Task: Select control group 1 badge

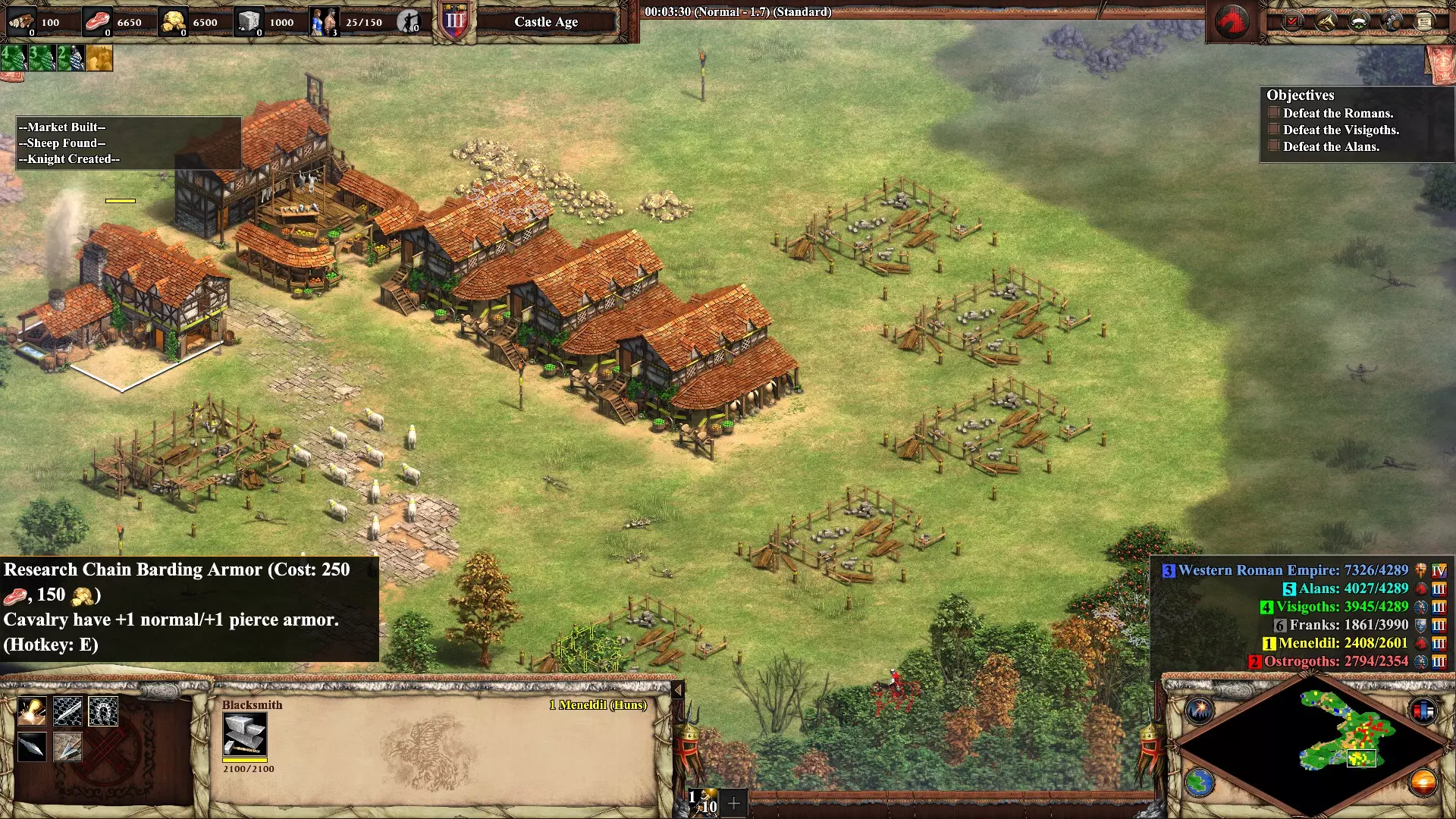Action: click(x=703, y=802)
